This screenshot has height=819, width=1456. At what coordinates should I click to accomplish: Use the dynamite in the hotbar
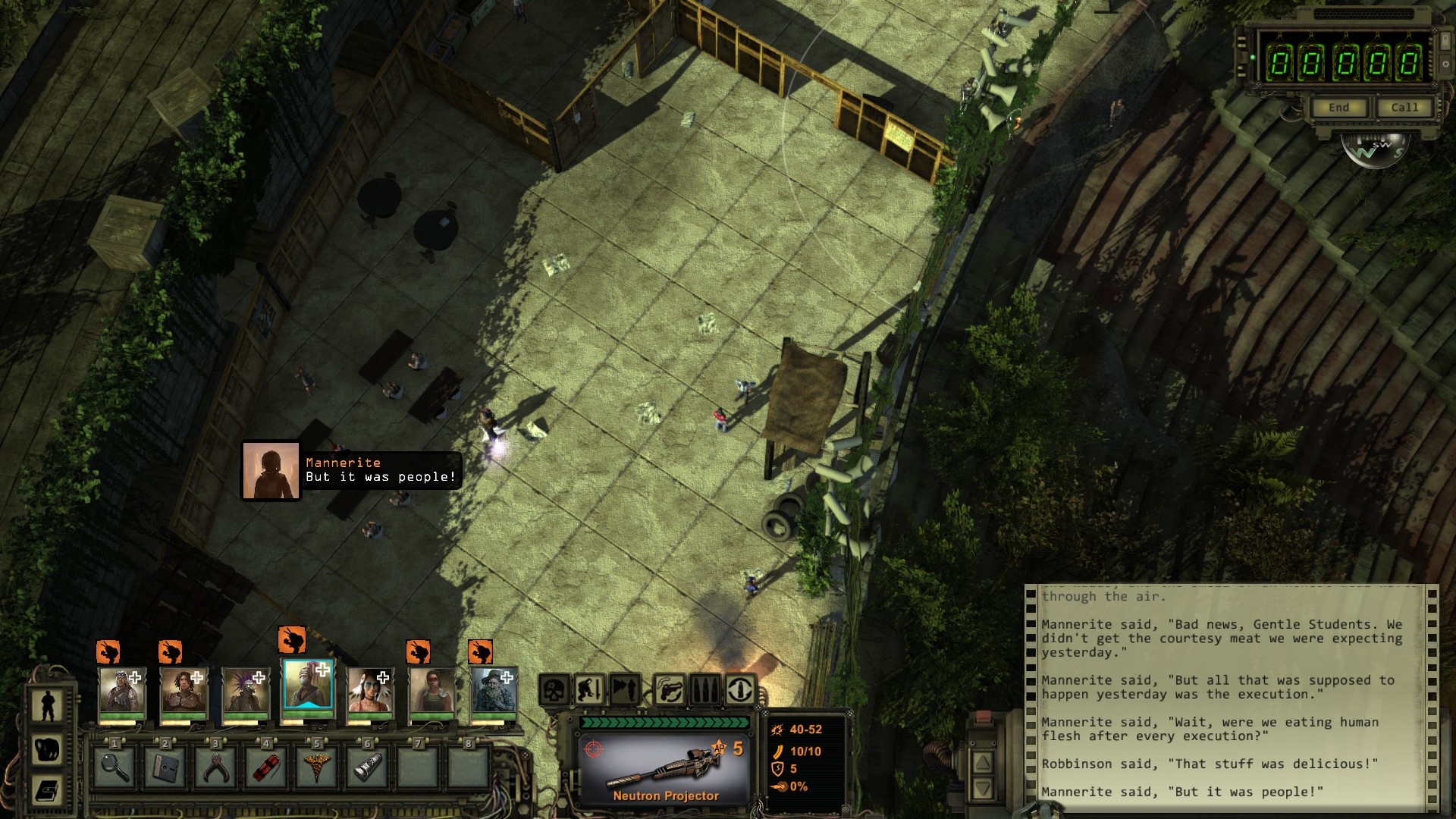click(266, 767)
